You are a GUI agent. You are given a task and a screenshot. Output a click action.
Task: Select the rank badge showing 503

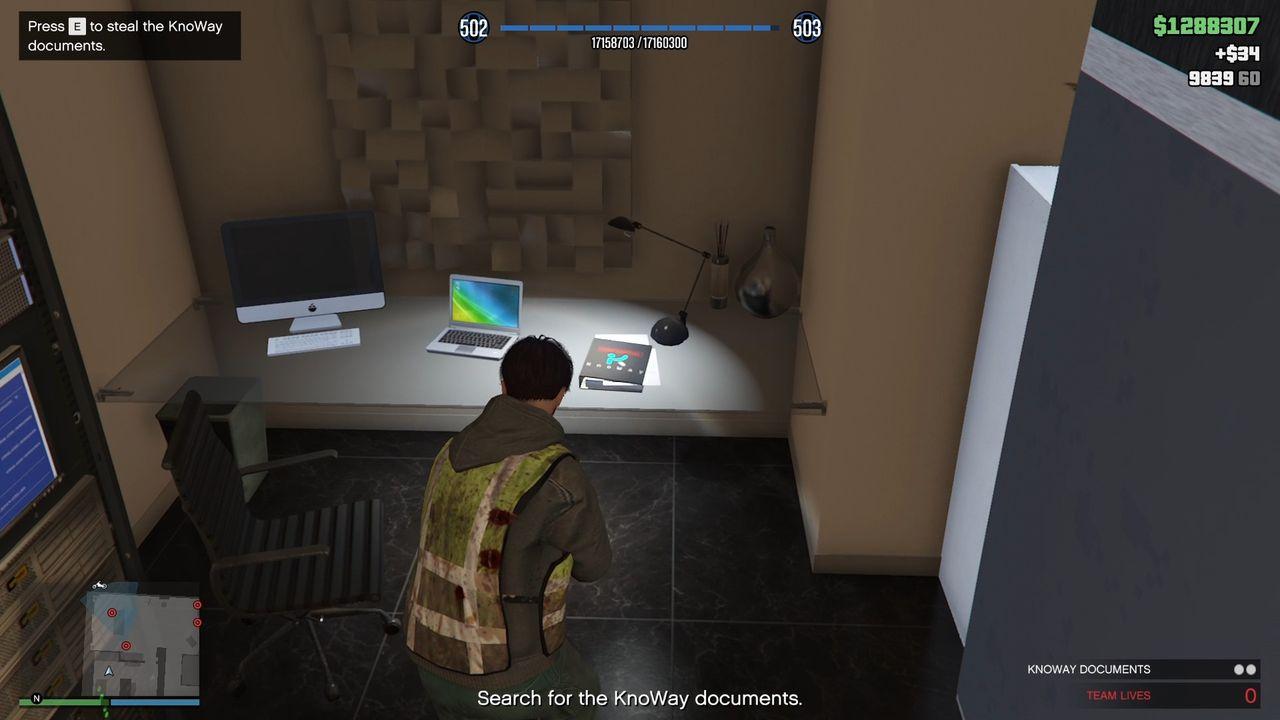coord(806,28)
